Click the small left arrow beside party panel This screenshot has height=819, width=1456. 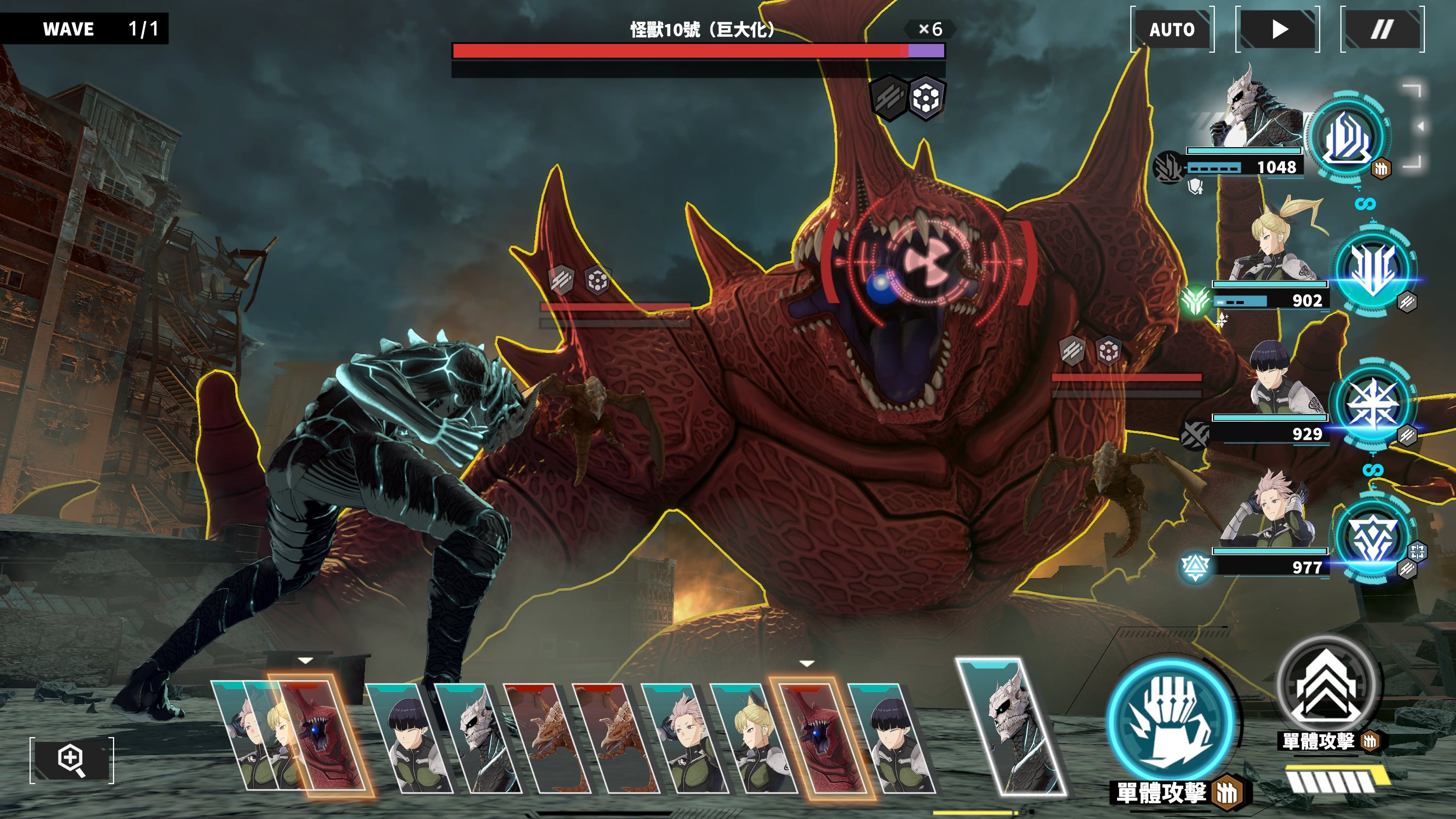[x=1420, y=127]
